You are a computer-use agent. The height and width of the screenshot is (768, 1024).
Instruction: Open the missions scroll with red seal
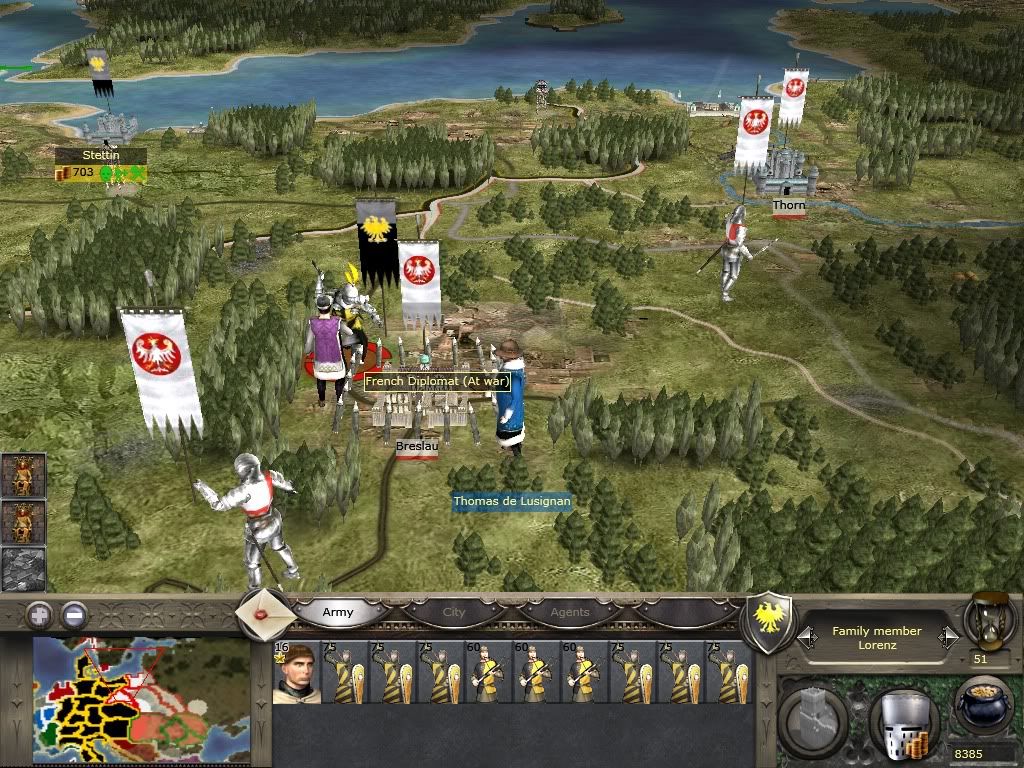pos(265,614)
